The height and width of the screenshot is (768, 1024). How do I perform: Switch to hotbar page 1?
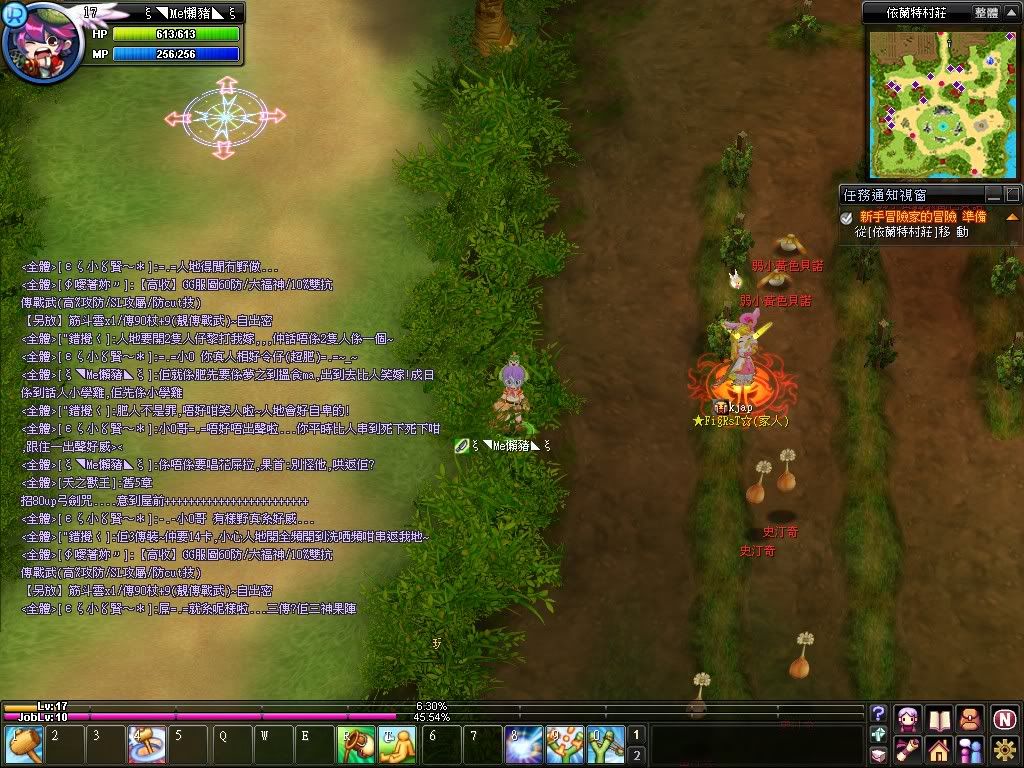point(635,735)
